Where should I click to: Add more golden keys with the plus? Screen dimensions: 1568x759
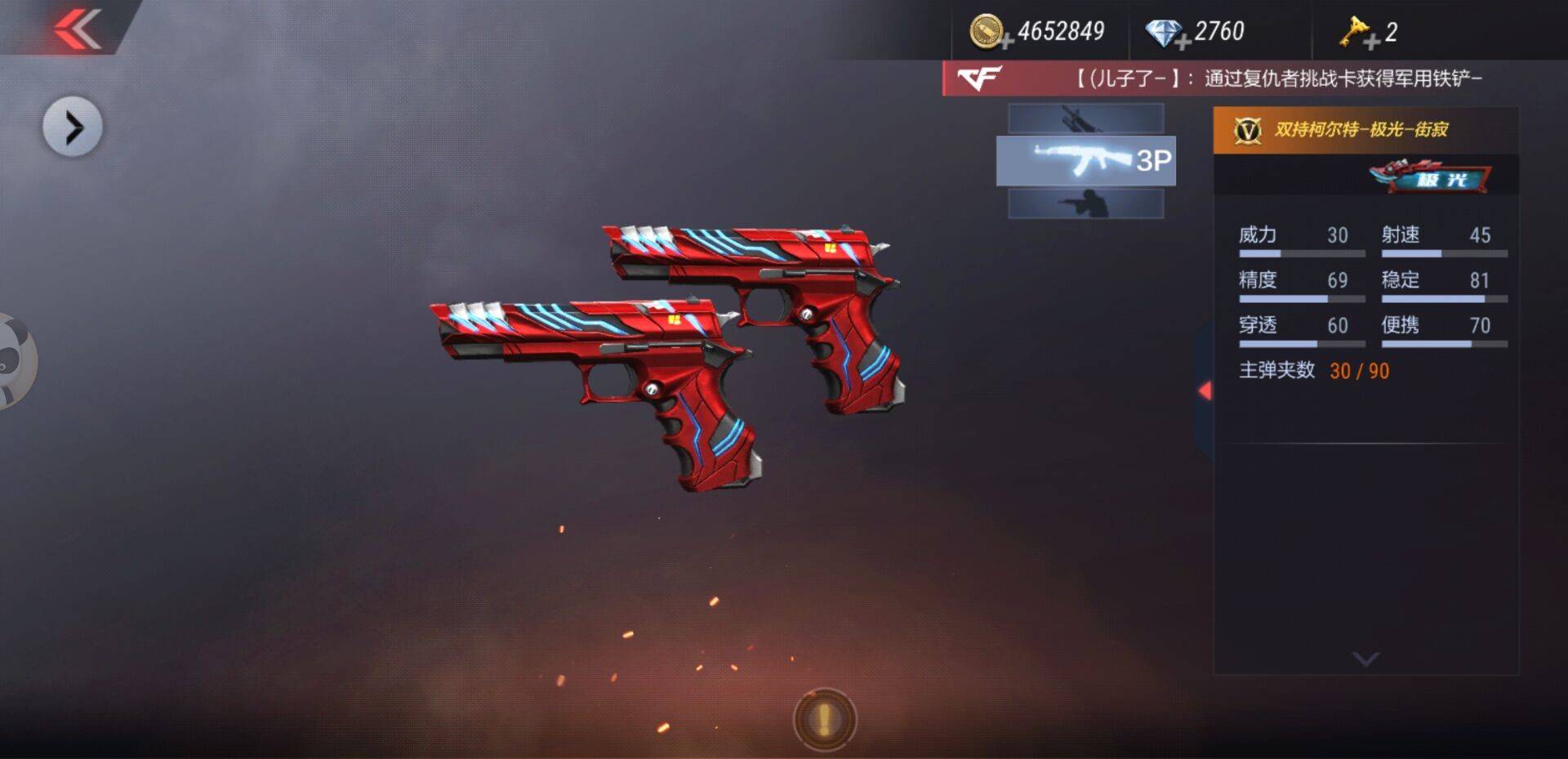pyautogui.click(x=1372, y=42)
